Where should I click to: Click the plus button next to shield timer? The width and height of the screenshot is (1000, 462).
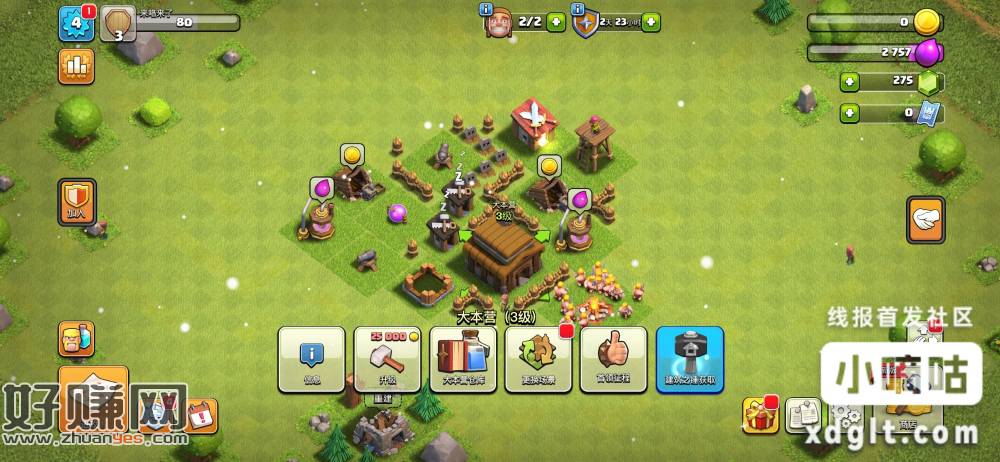tap(651, 22)
